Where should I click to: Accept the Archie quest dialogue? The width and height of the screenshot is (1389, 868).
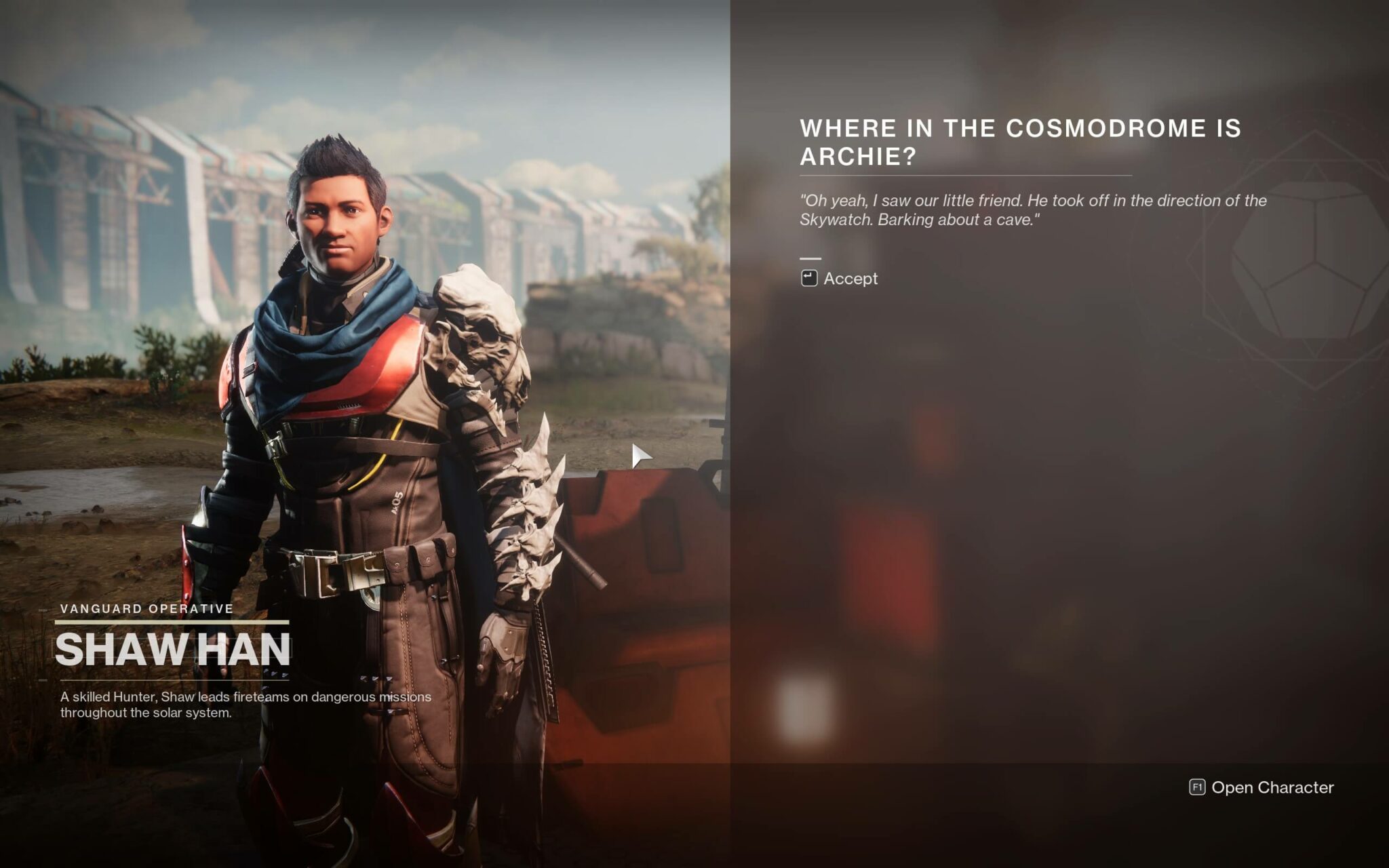[x=850, y=278]
